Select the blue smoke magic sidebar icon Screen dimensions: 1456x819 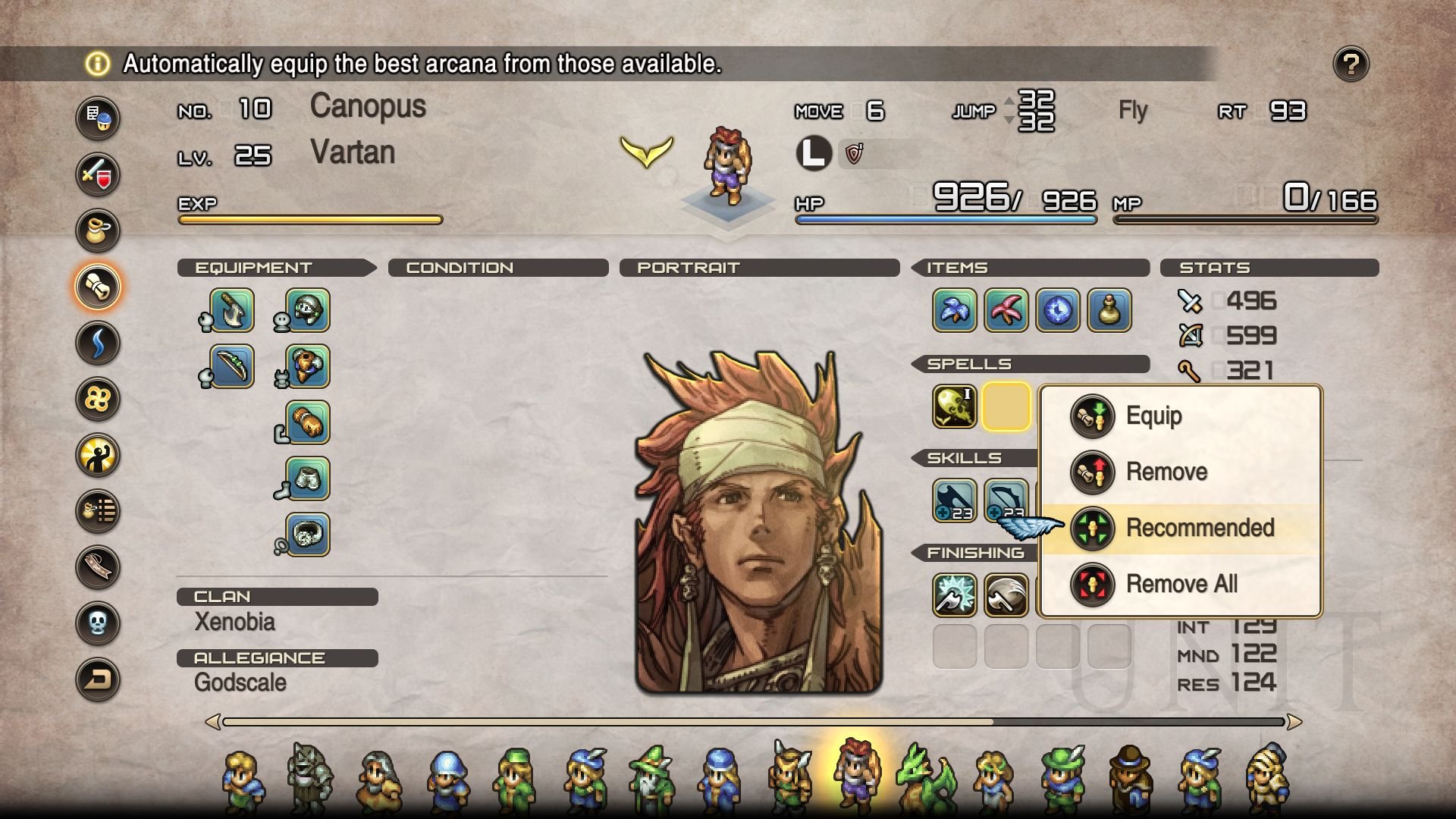tap(97, 344)
